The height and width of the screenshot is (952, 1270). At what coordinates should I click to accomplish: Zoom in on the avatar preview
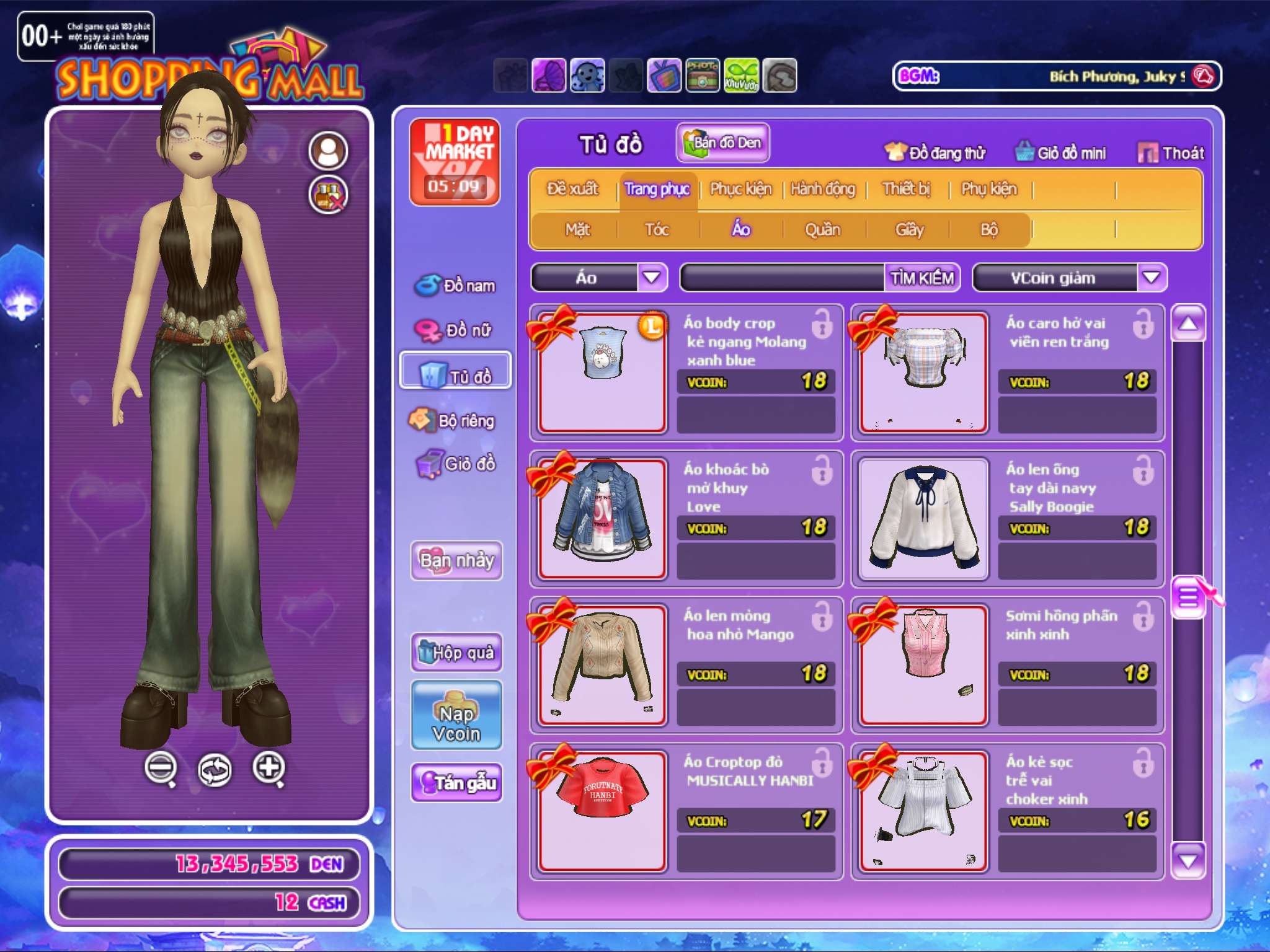pos(269,769)
